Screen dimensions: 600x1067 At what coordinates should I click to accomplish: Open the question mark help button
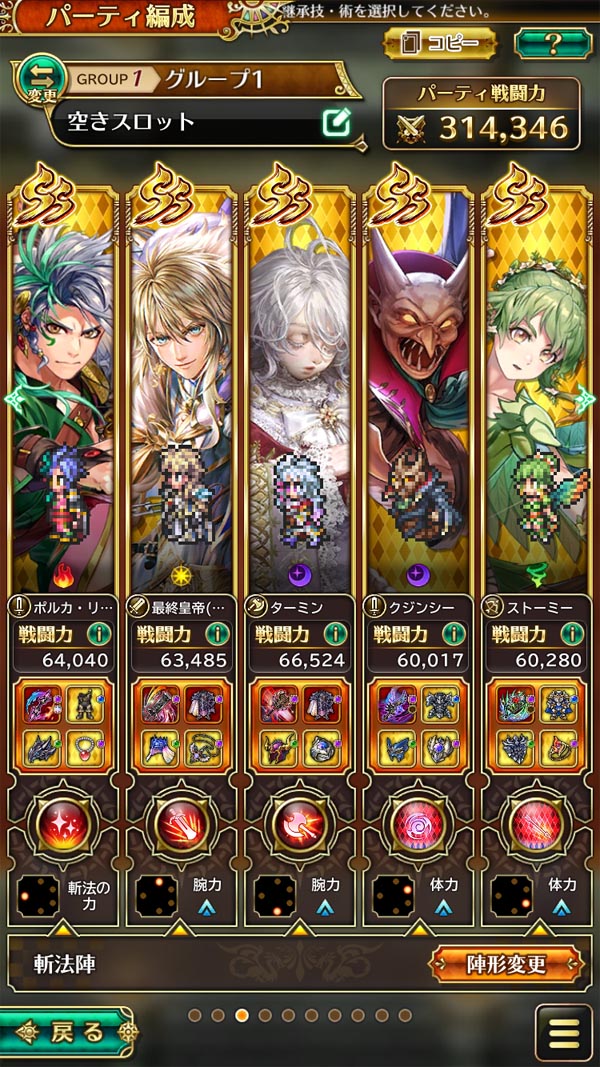(552, 43)
